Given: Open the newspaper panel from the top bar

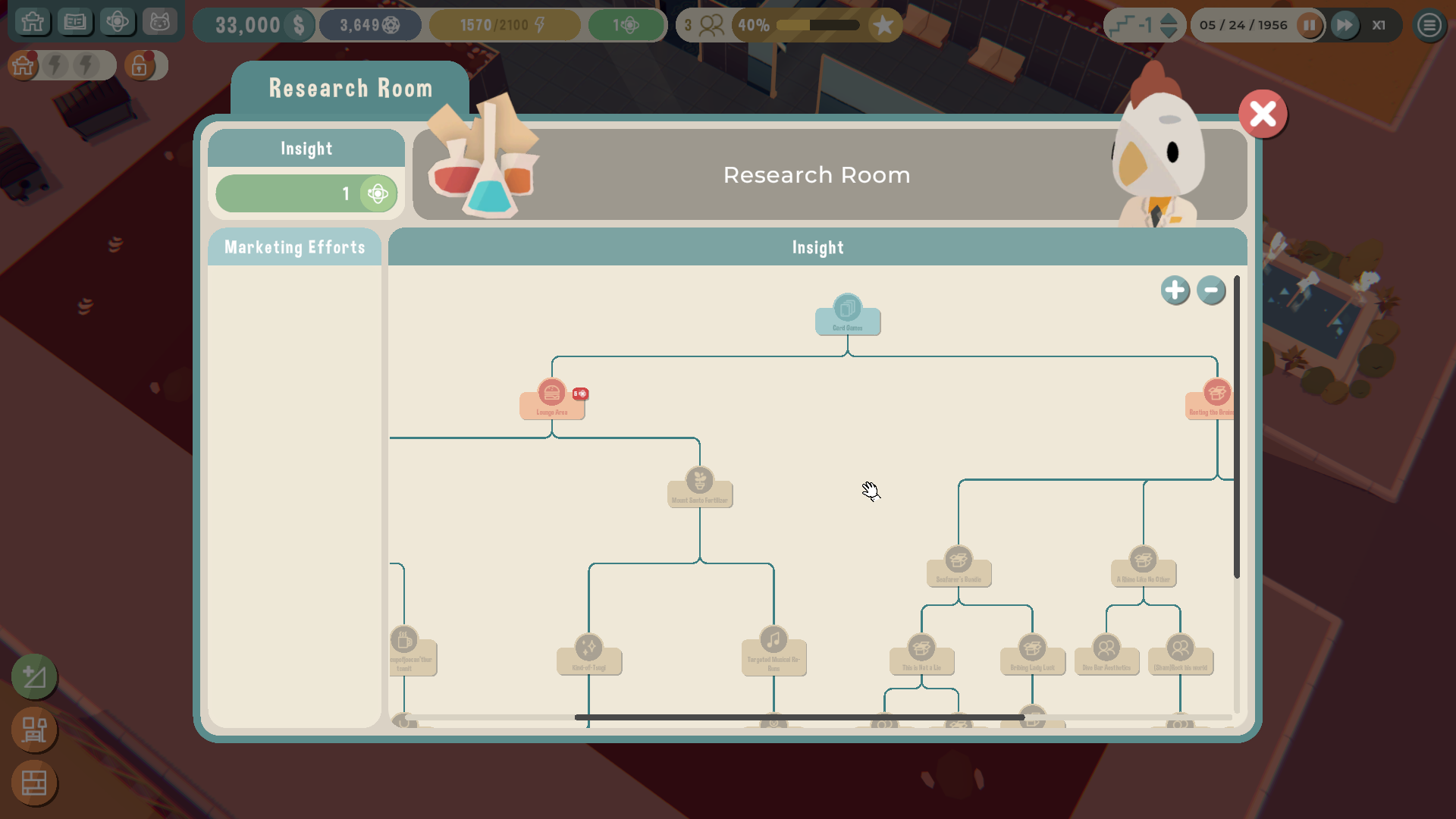Looking at the screenshot, I should (75, 22).
